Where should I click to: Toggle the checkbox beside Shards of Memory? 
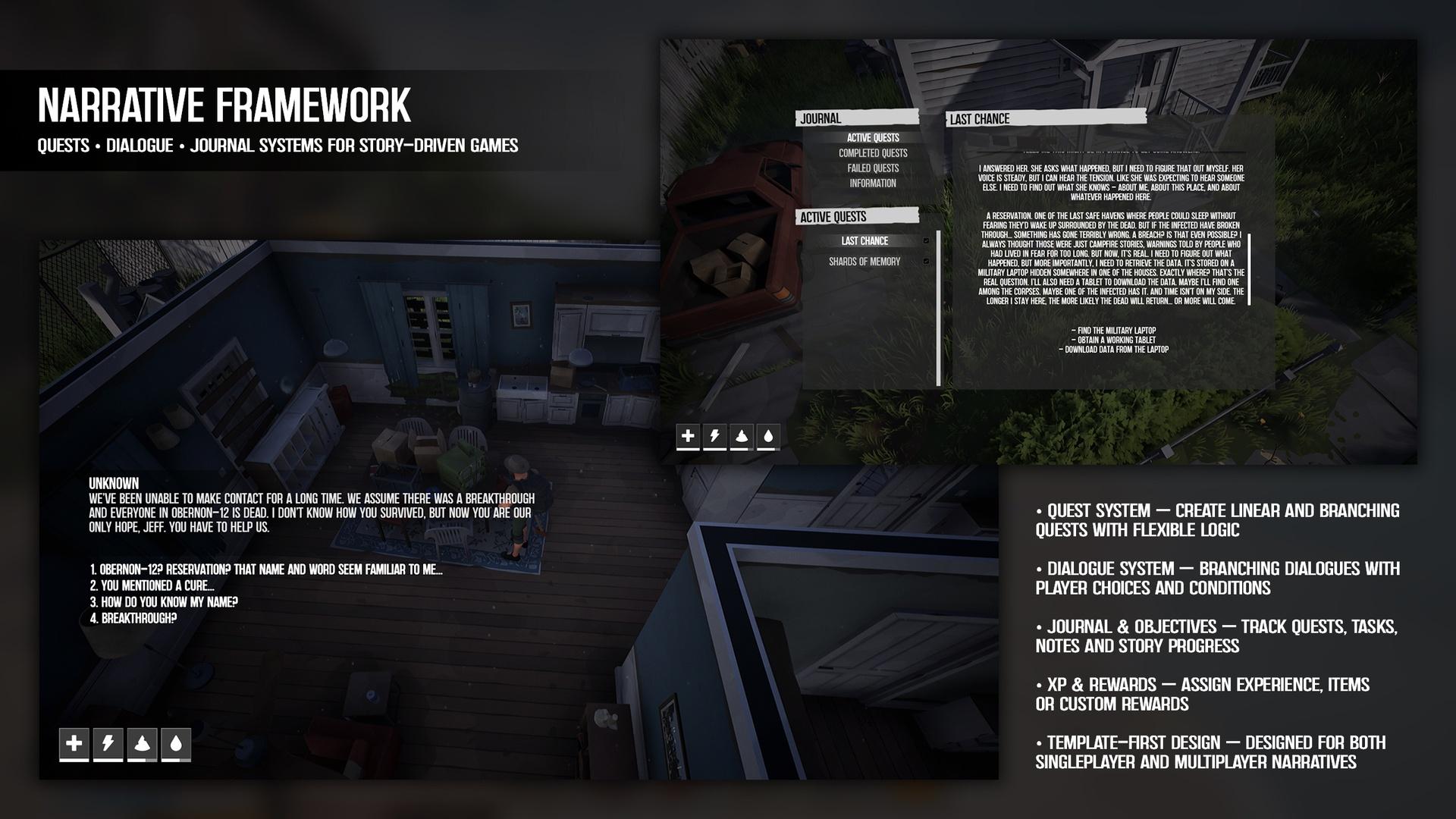pyautogui.click(x=926, y=262)
